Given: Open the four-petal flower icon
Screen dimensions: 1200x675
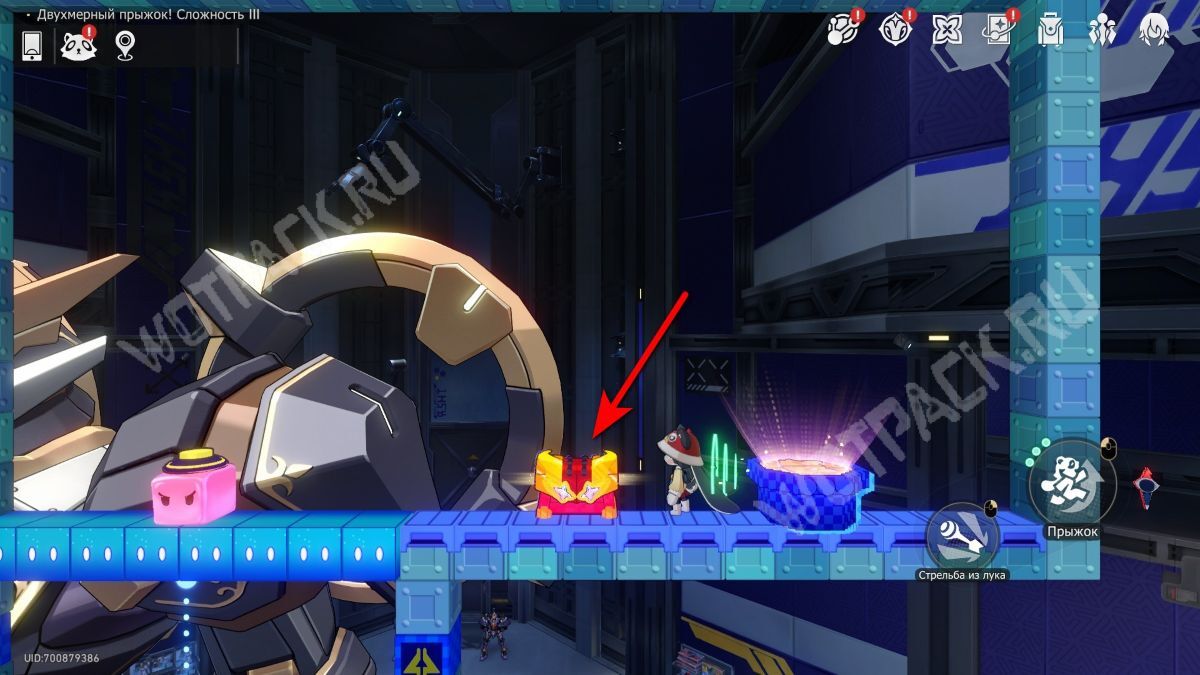Looking at the screenshot, I should tap(947, 31).
